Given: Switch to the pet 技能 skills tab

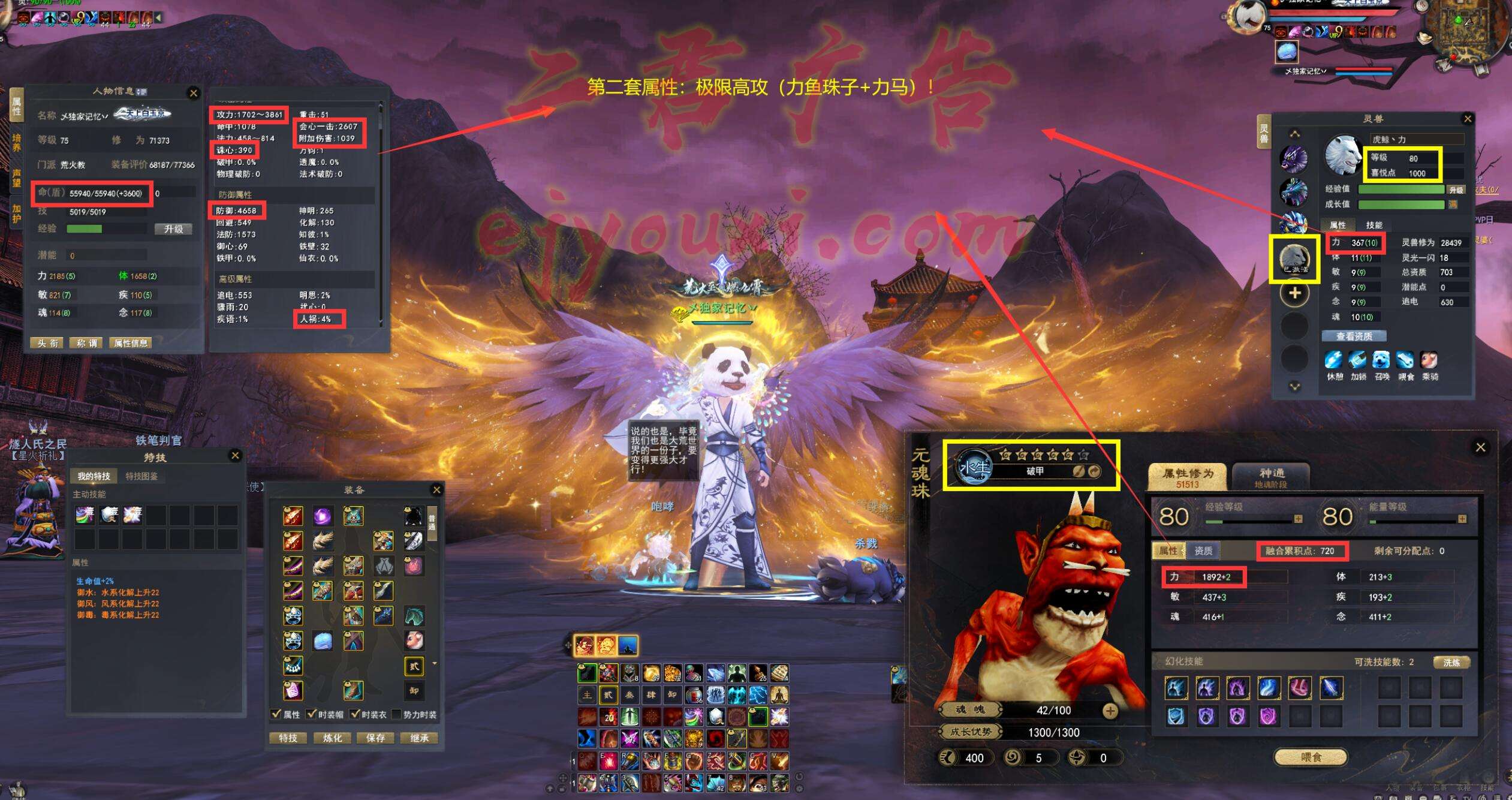Looking at the screenshot, I should 1374,225.
